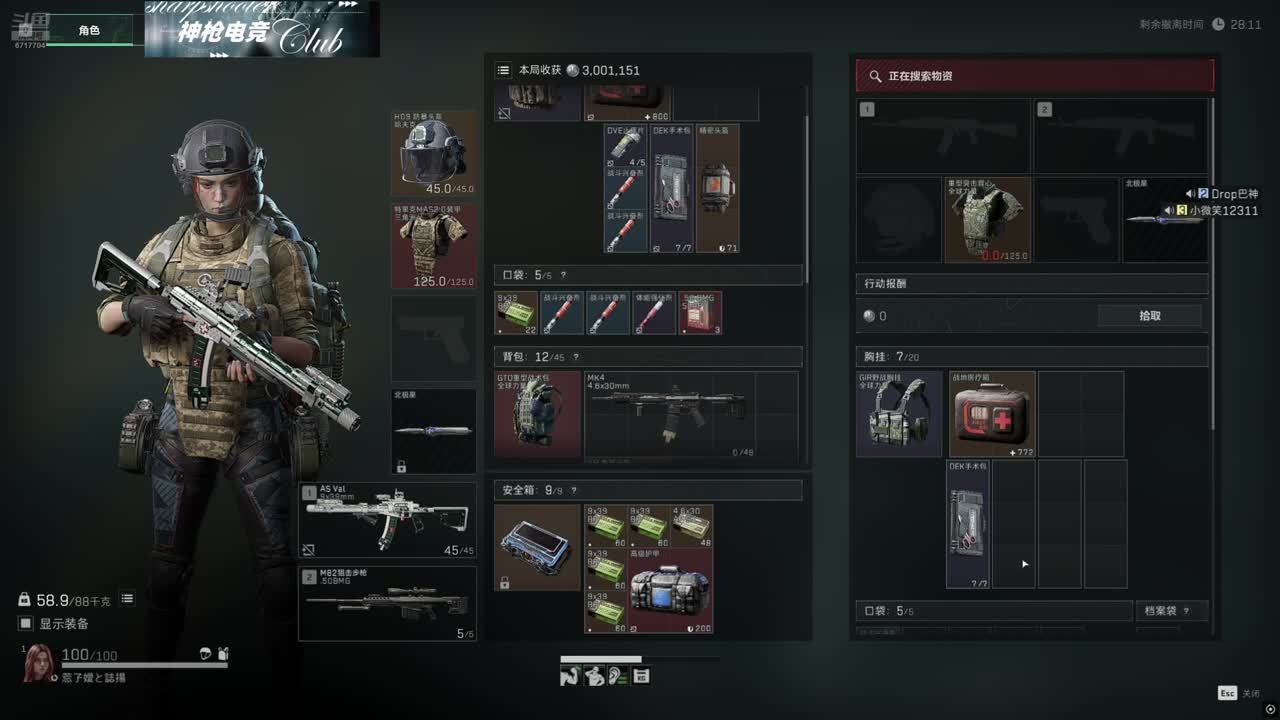1280x720 pixels.
Task: Select the GIR chest rig in loot
Action: 899,414
